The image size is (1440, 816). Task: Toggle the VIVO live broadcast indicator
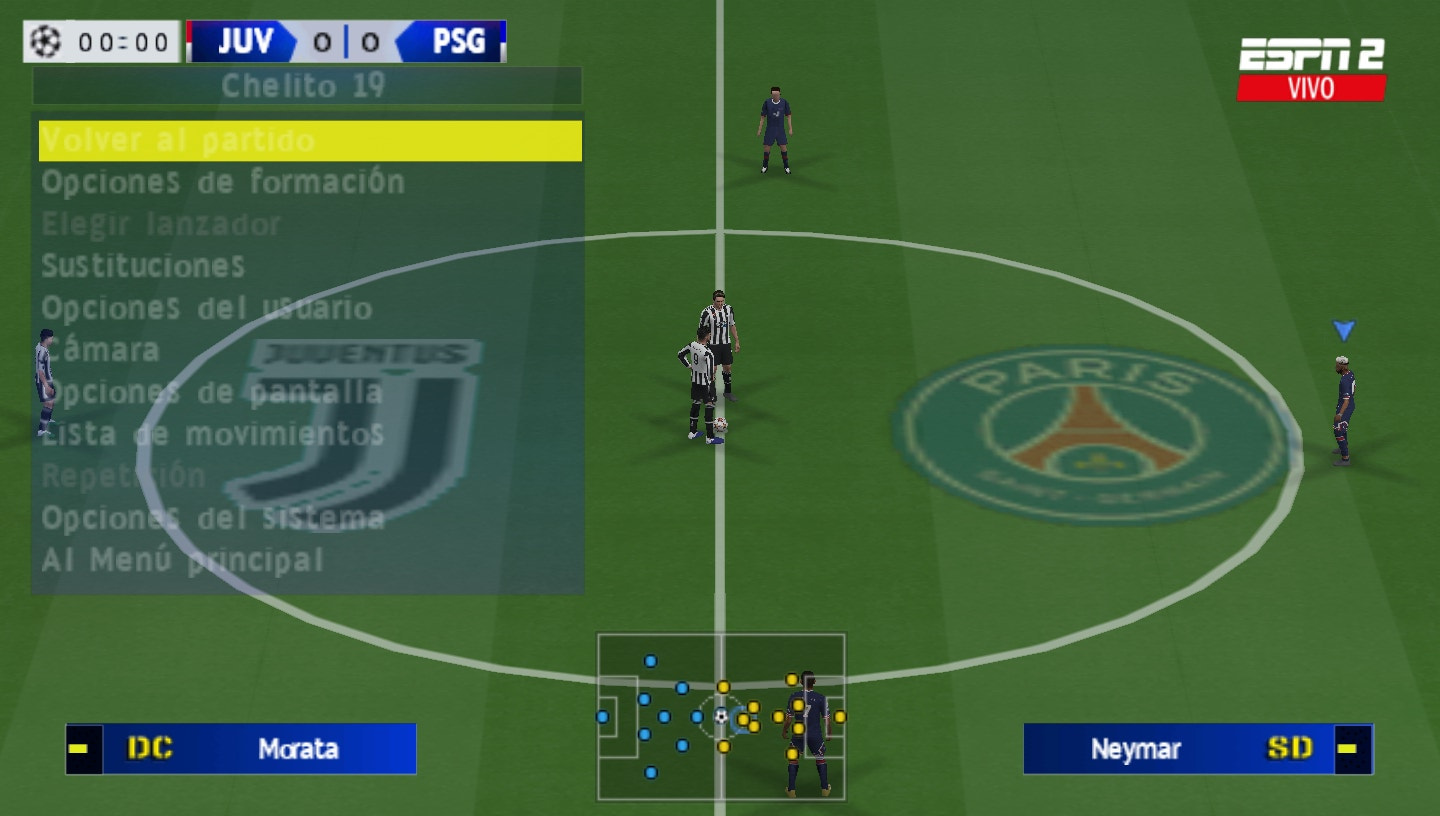1312,88
